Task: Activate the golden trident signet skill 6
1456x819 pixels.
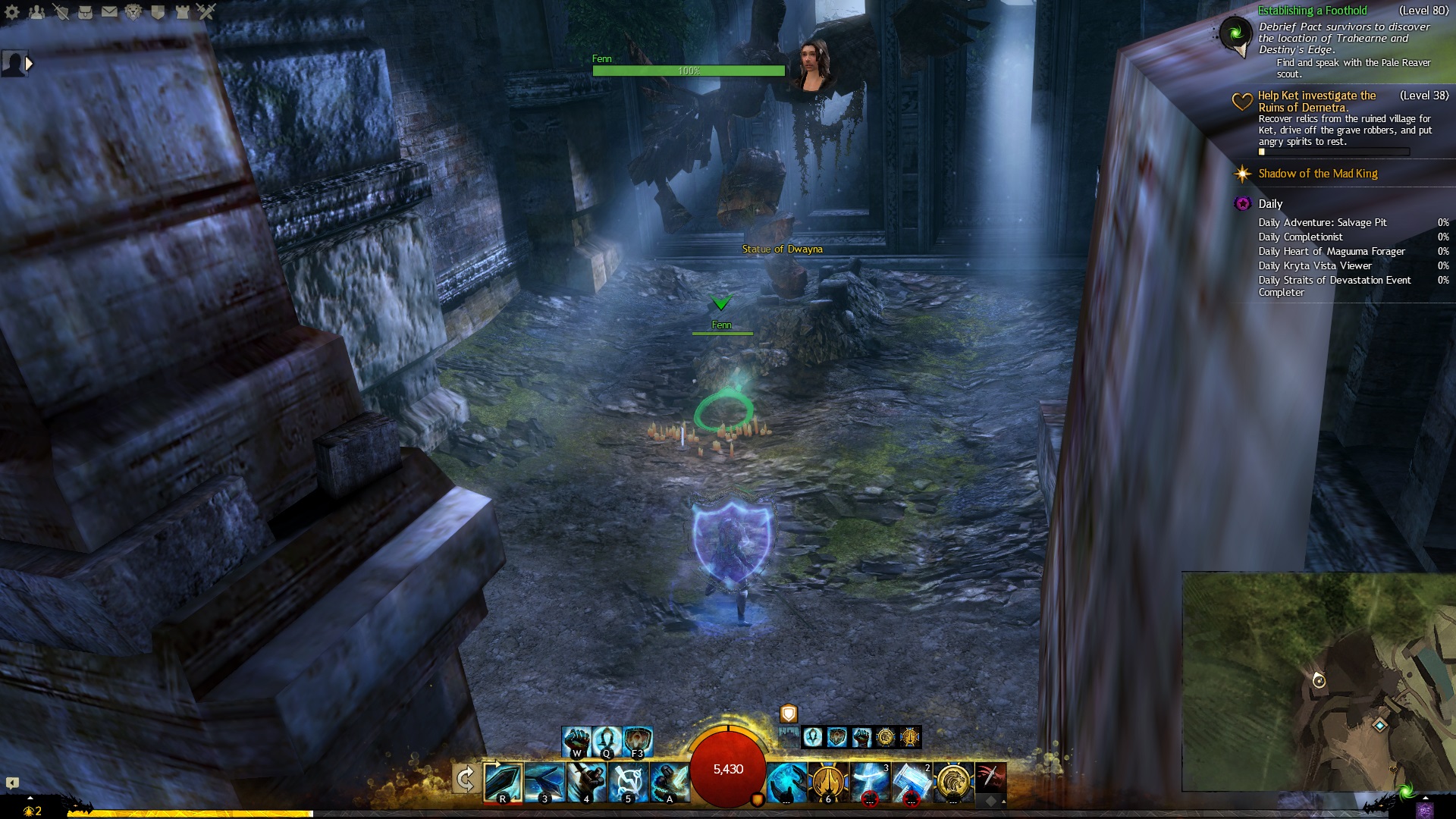Action: [x=828, y=782]
